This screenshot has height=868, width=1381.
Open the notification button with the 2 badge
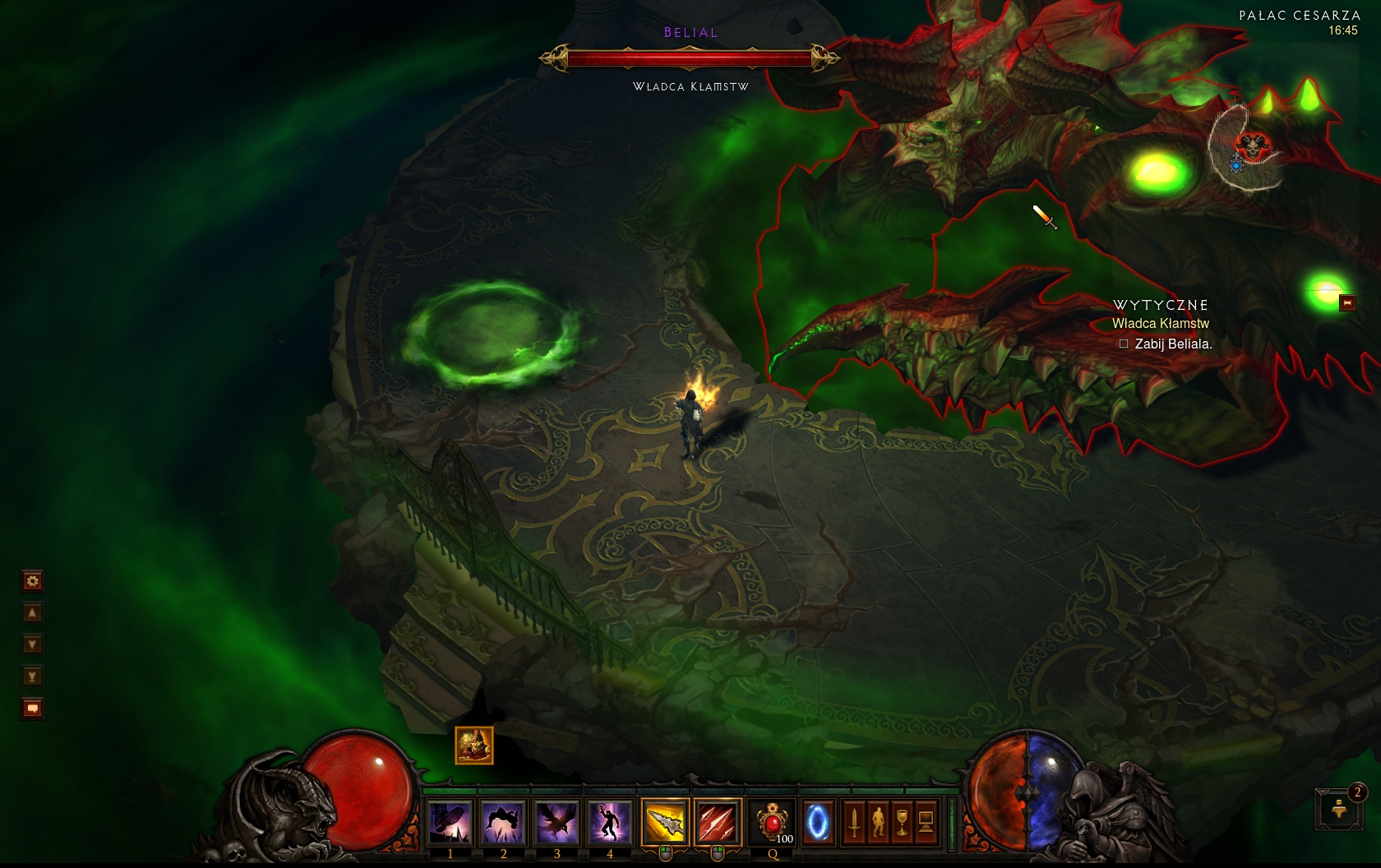[x=1340, y=809]
